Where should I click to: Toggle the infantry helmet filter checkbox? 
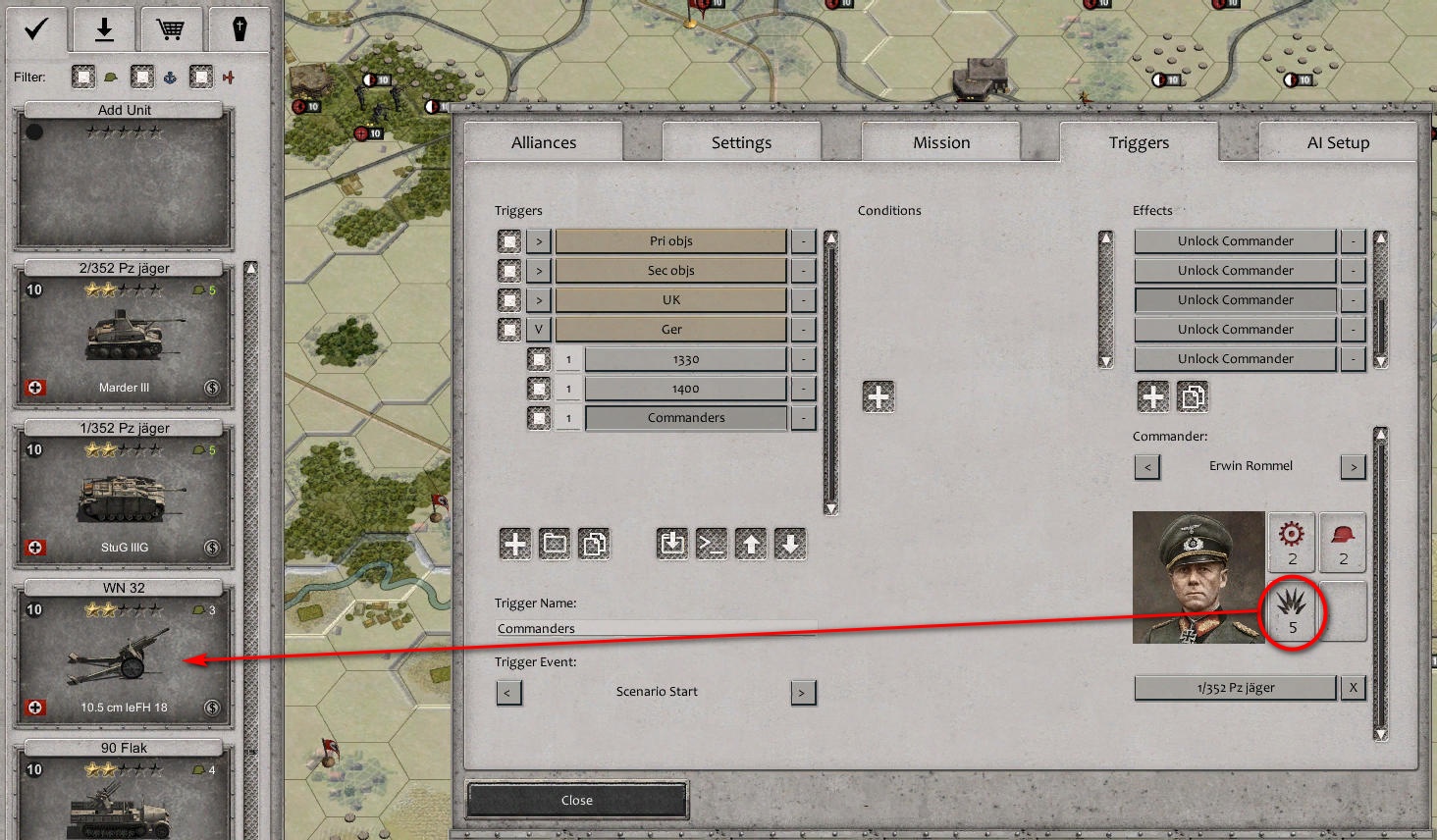tap(82, 77)
